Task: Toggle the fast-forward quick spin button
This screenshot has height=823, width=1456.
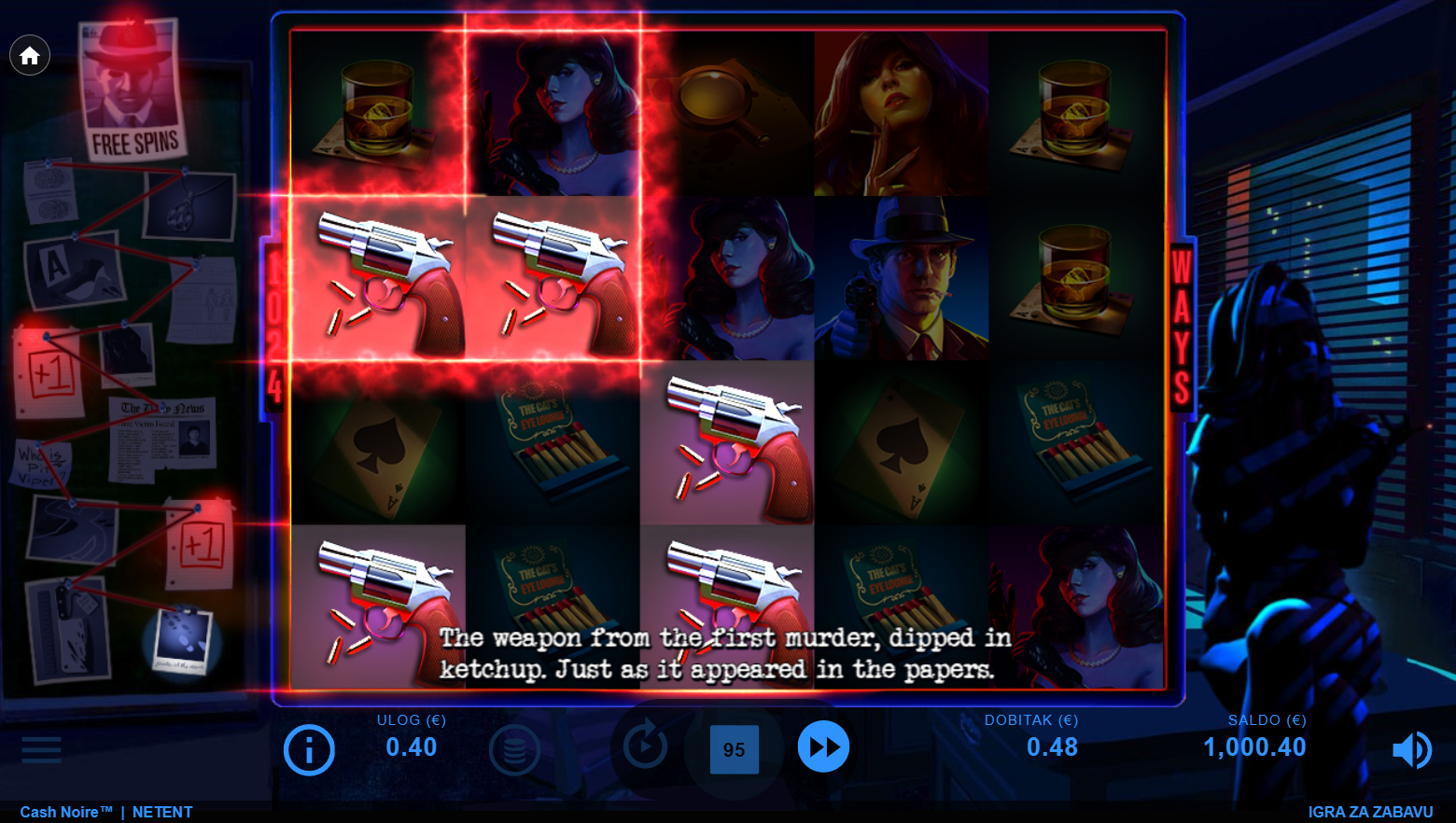Action: pos(823,746)
